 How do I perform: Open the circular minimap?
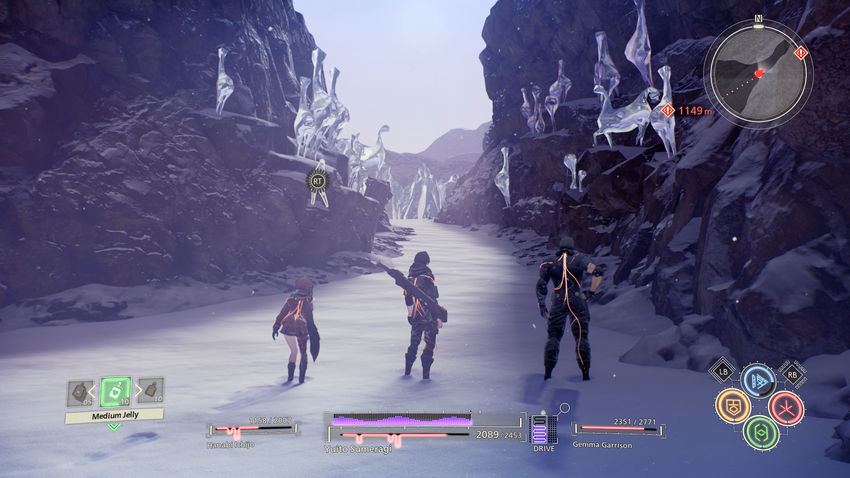(x=758, y=73)
